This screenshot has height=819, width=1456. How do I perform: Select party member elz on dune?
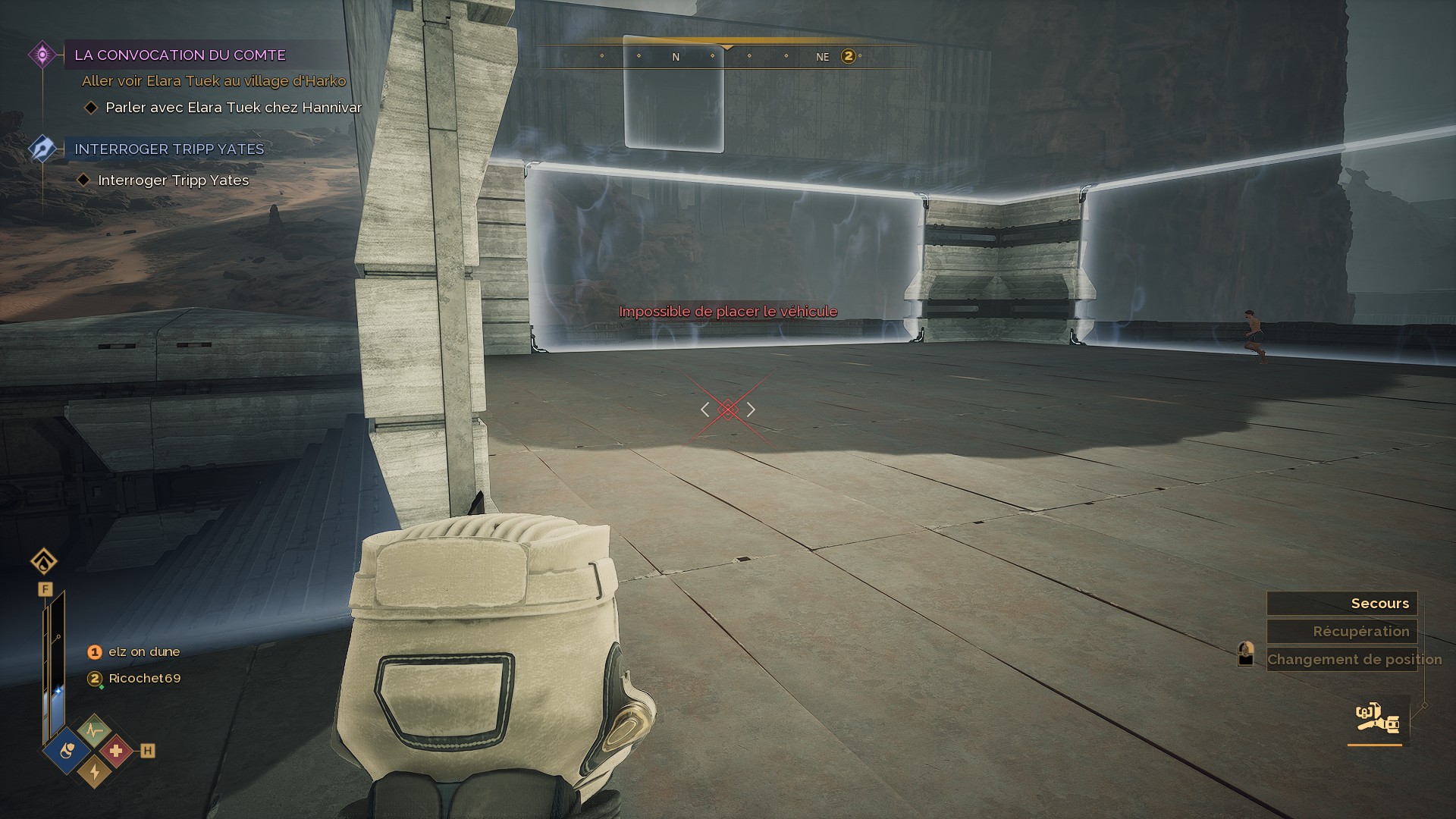144,652
